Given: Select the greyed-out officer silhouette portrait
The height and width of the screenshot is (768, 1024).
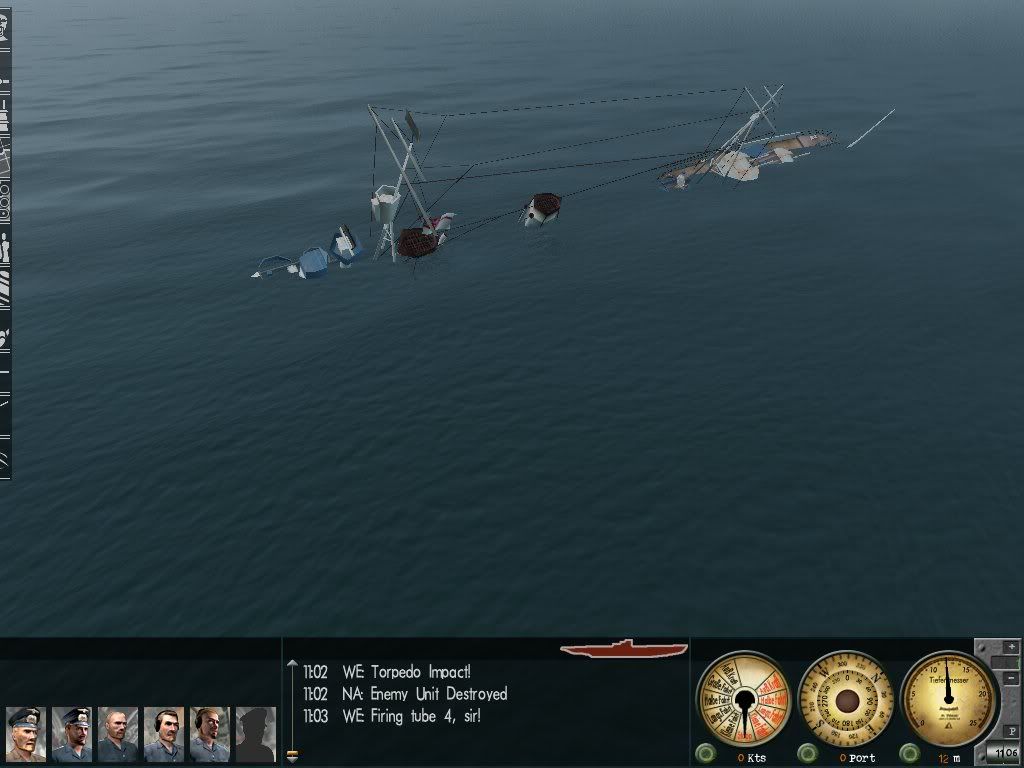Looking at the screenshot, I should point(255,734).
